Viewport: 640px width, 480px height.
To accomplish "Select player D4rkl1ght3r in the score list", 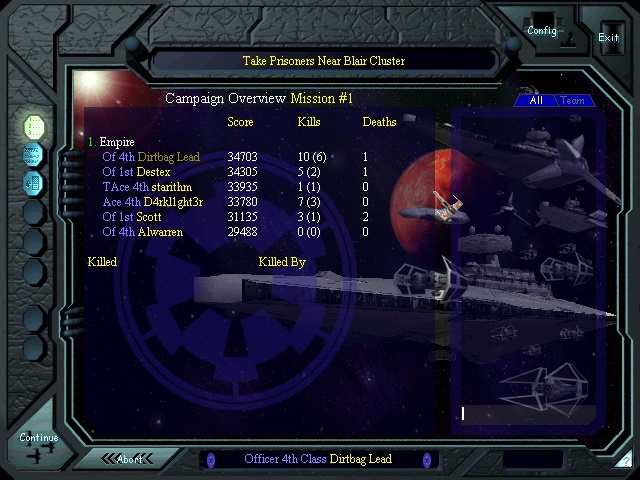I will point(173,202).
